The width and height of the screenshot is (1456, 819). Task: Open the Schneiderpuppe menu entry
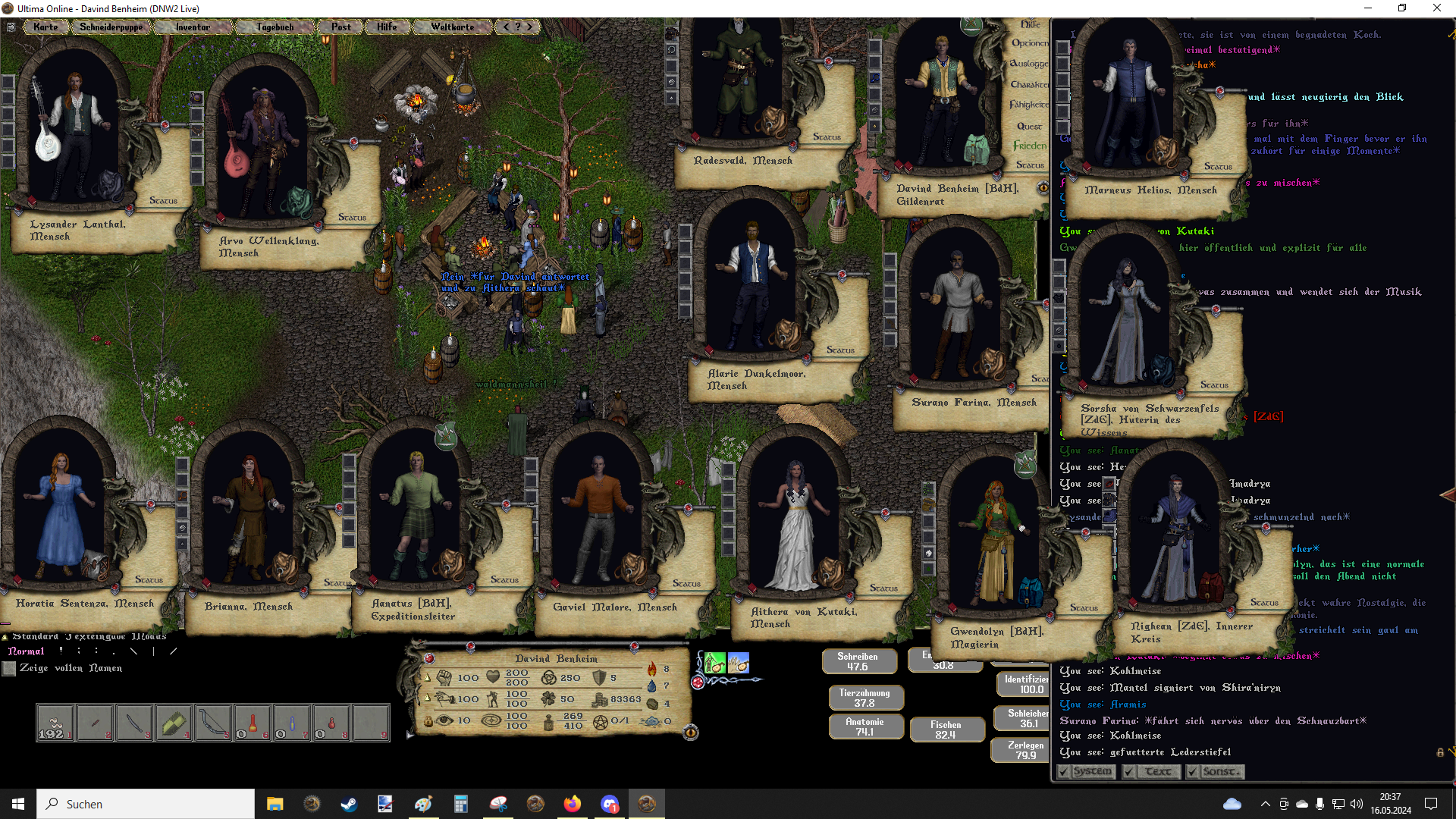point(111,27)
